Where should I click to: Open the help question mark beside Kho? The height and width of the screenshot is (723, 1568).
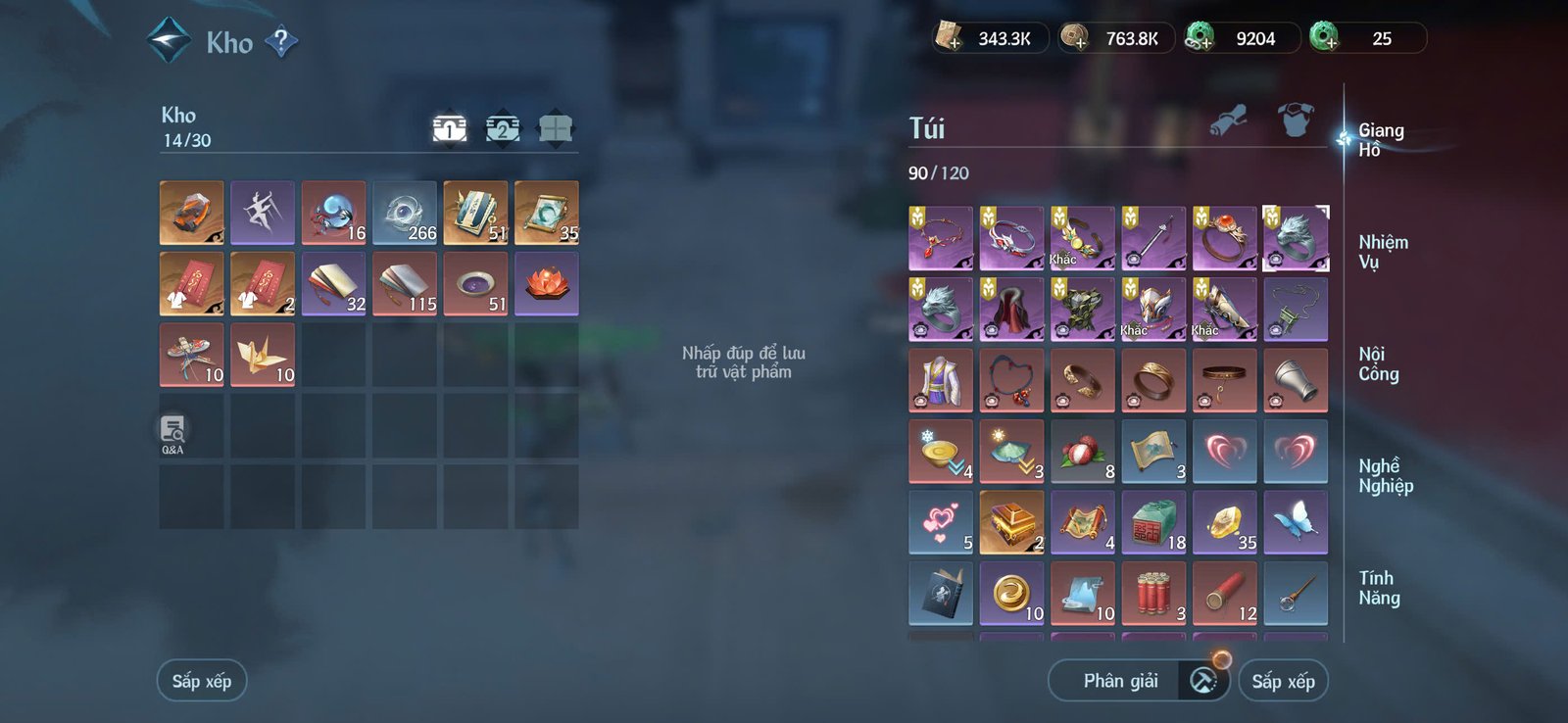click(282, 42)
